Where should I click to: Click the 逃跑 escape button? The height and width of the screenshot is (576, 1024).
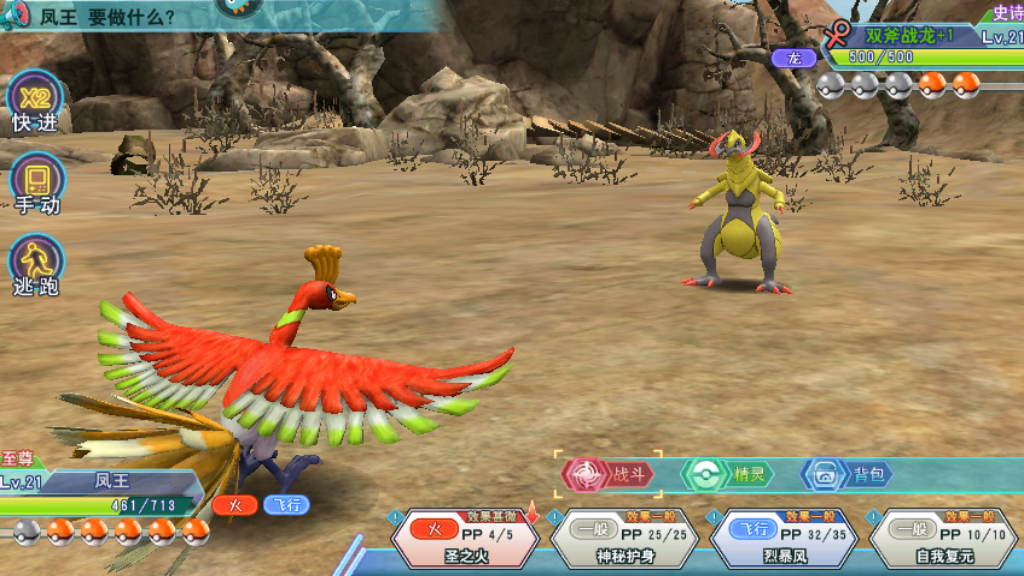[36, 266]
